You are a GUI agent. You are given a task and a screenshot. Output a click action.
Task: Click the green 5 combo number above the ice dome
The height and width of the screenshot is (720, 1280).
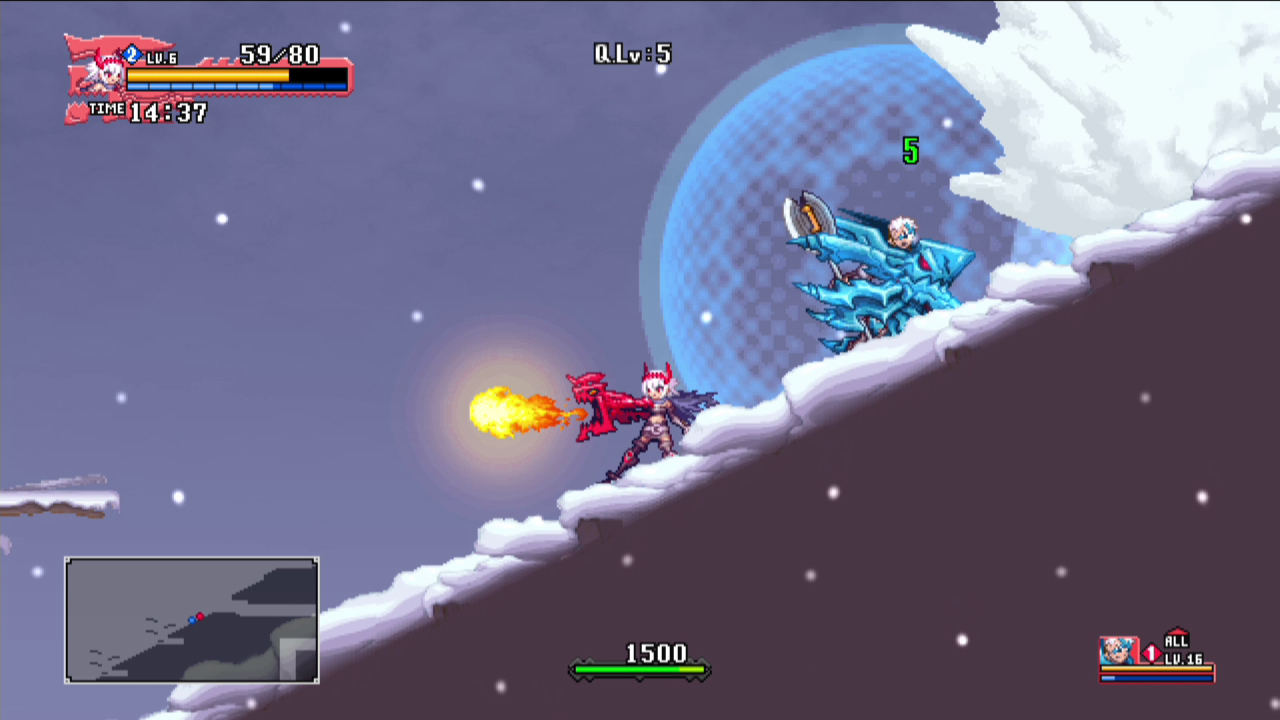click(x=910, y=153)
